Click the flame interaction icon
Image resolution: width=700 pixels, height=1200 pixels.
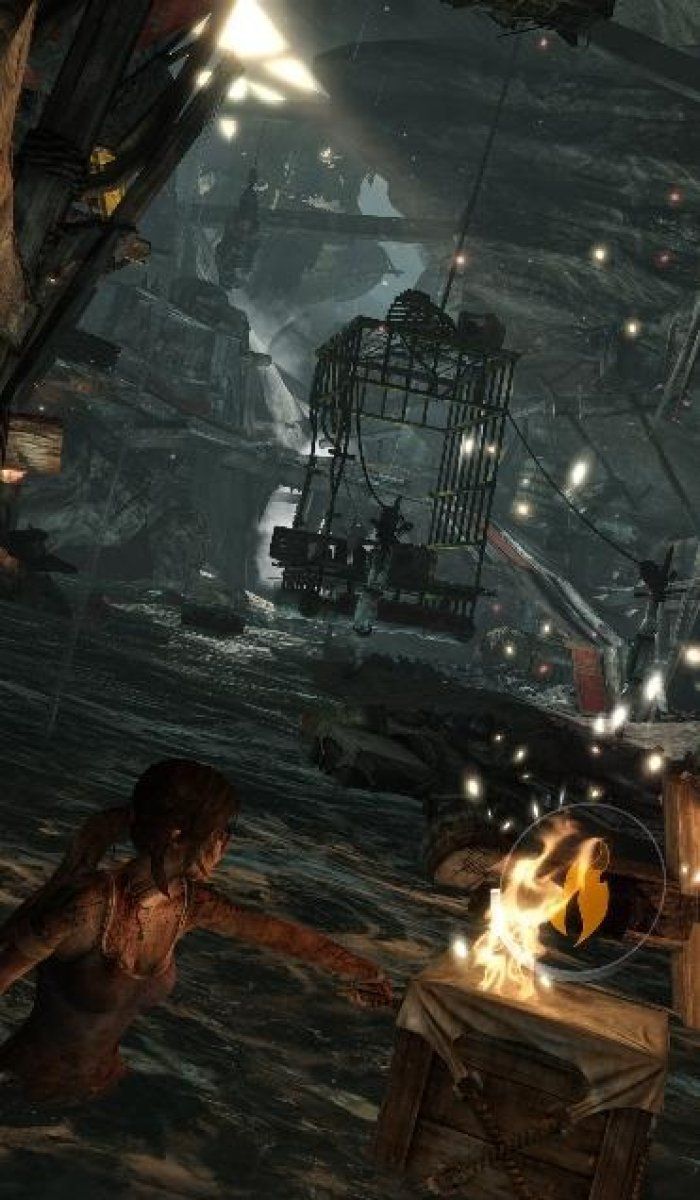[x=585, y=889]
